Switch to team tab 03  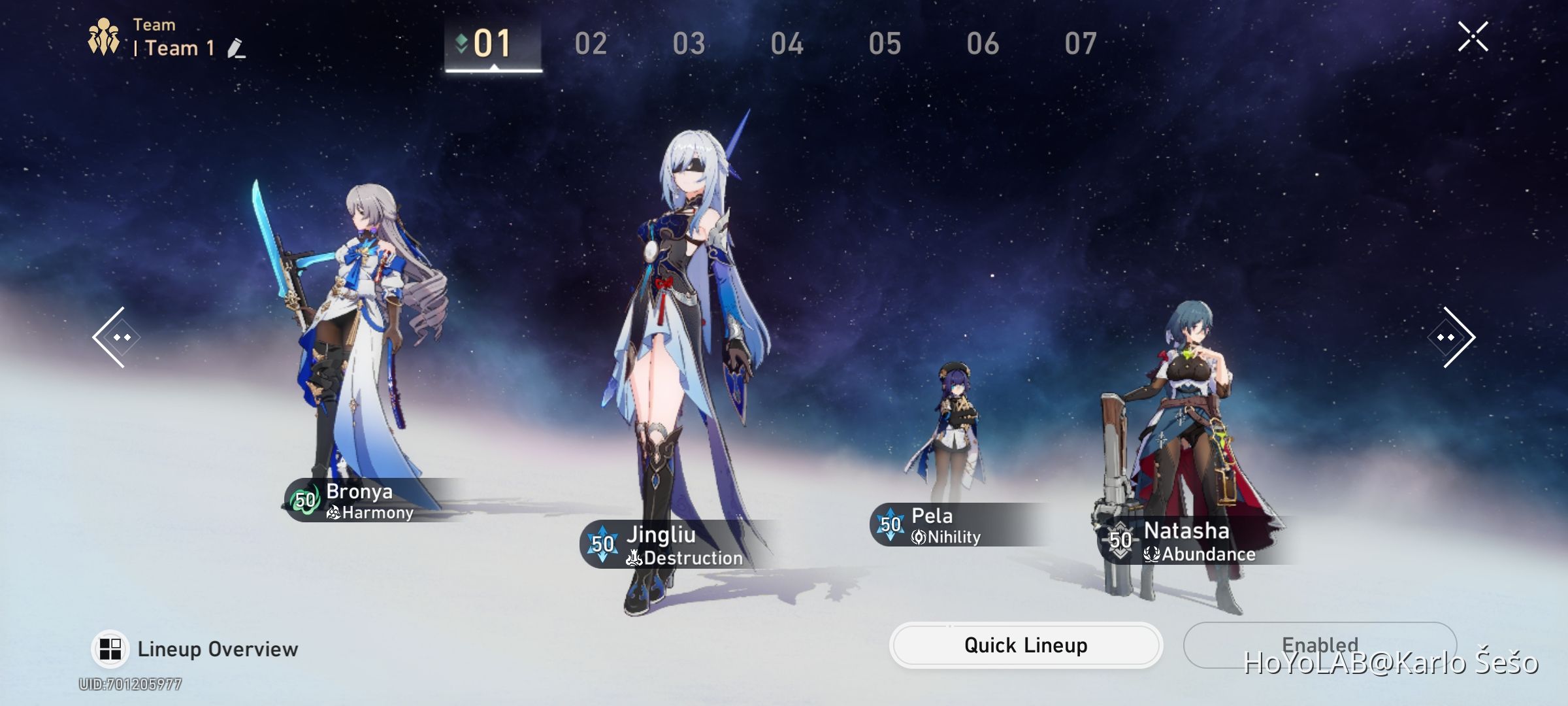point(690,44)
